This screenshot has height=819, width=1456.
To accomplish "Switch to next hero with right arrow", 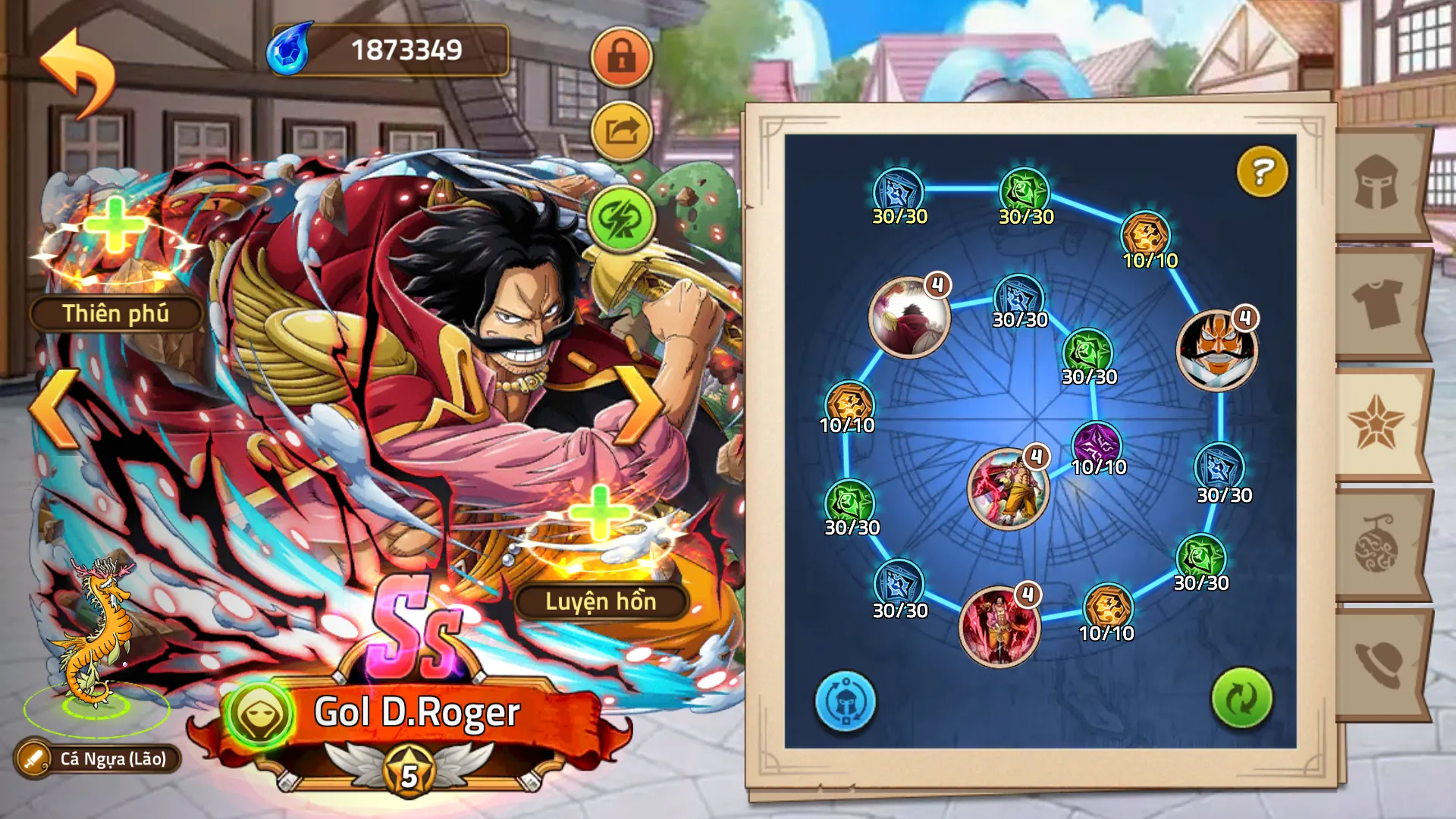I will [639, 406].
